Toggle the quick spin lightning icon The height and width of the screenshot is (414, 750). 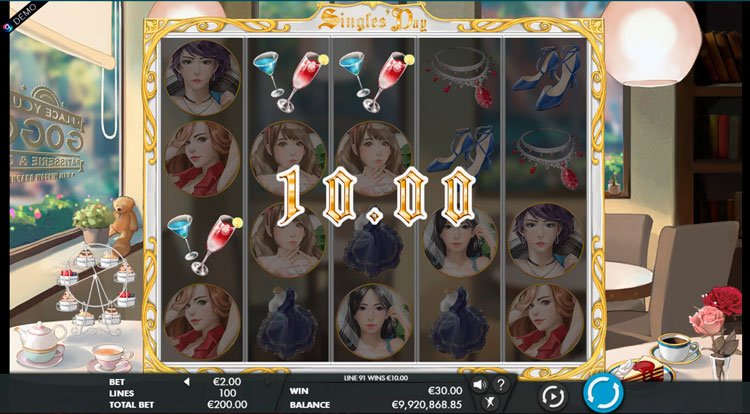pos(489,402)
